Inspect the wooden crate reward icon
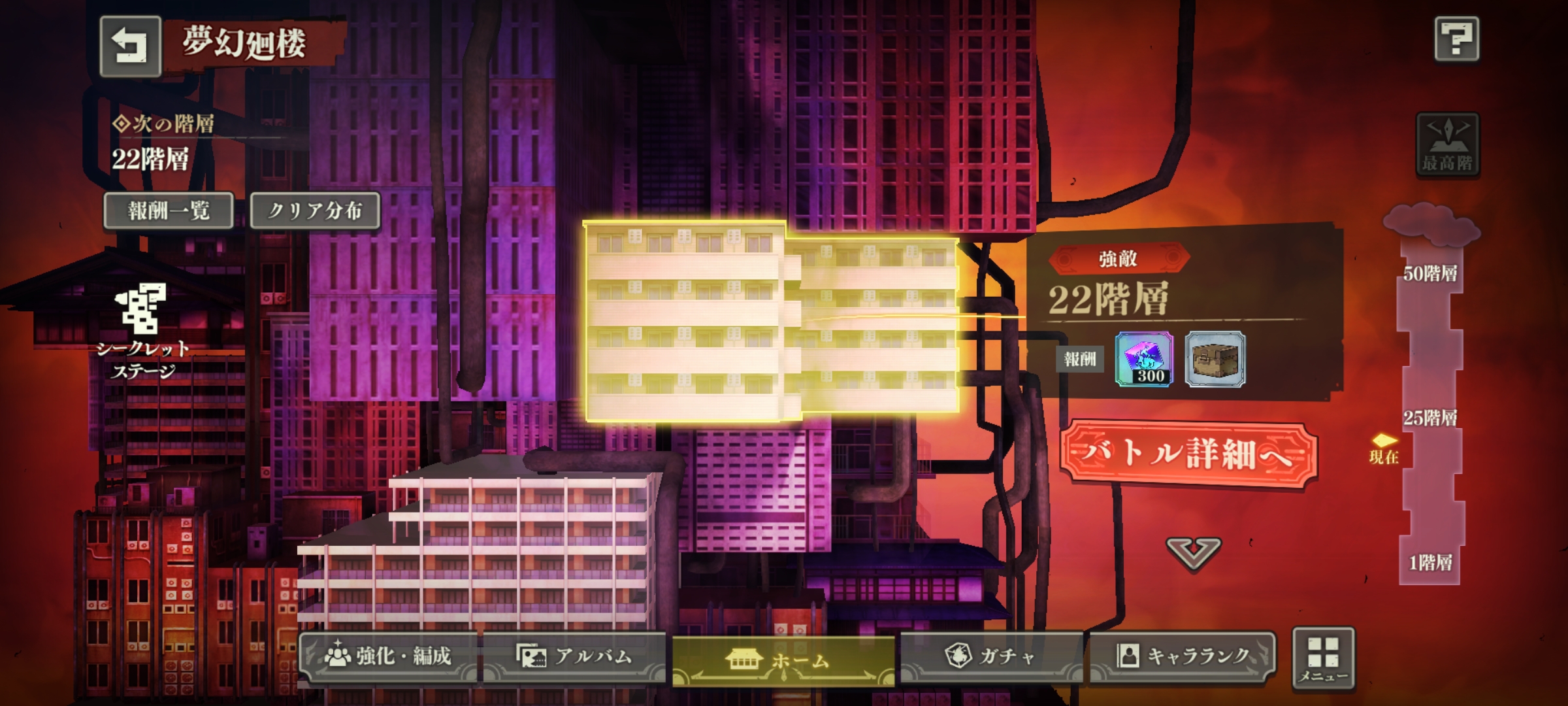Screen dimensions: 1568x706 [x=1215, y=359]
